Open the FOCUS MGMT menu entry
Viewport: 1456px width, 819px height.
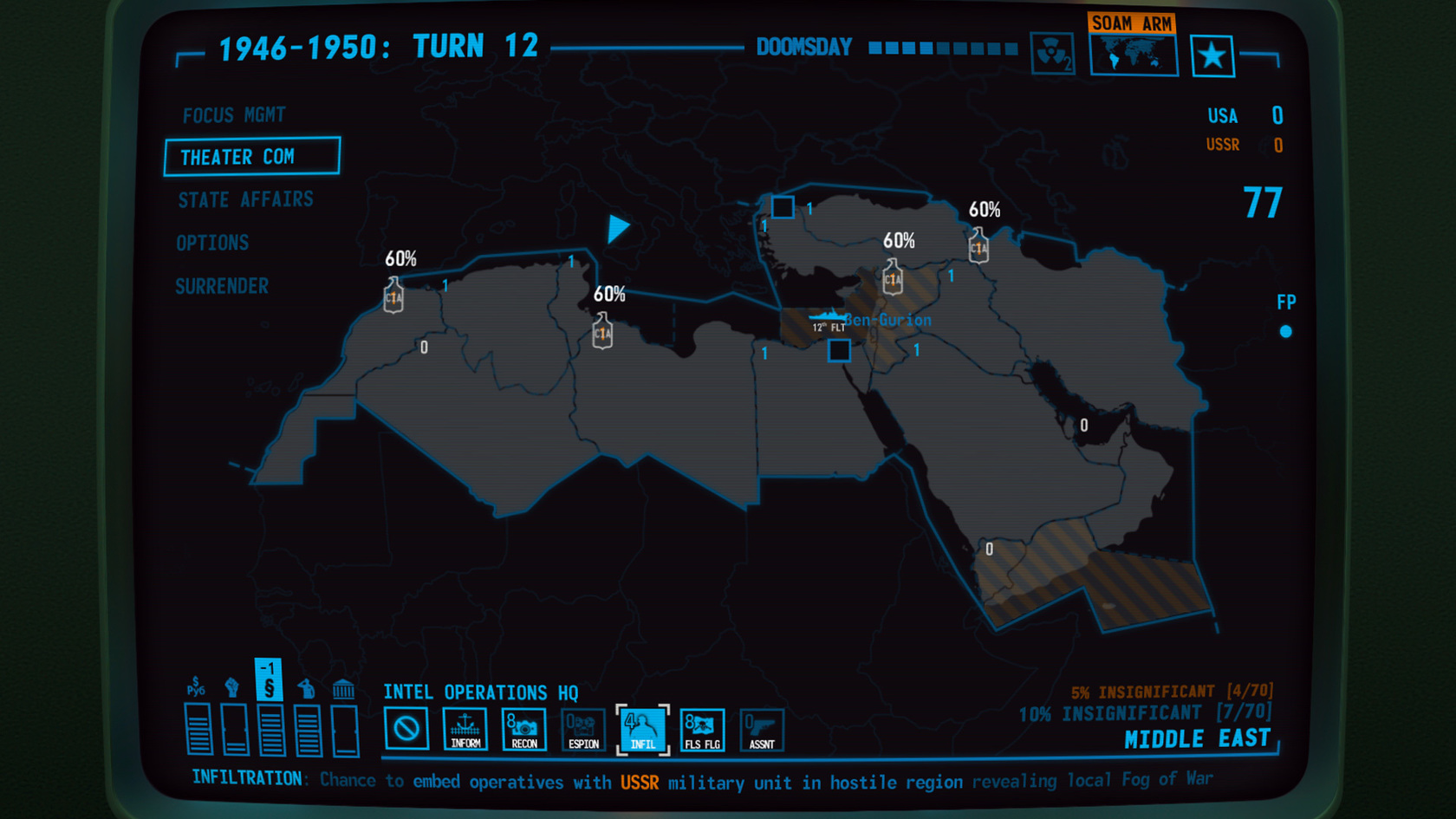click(x=233, y=114)
